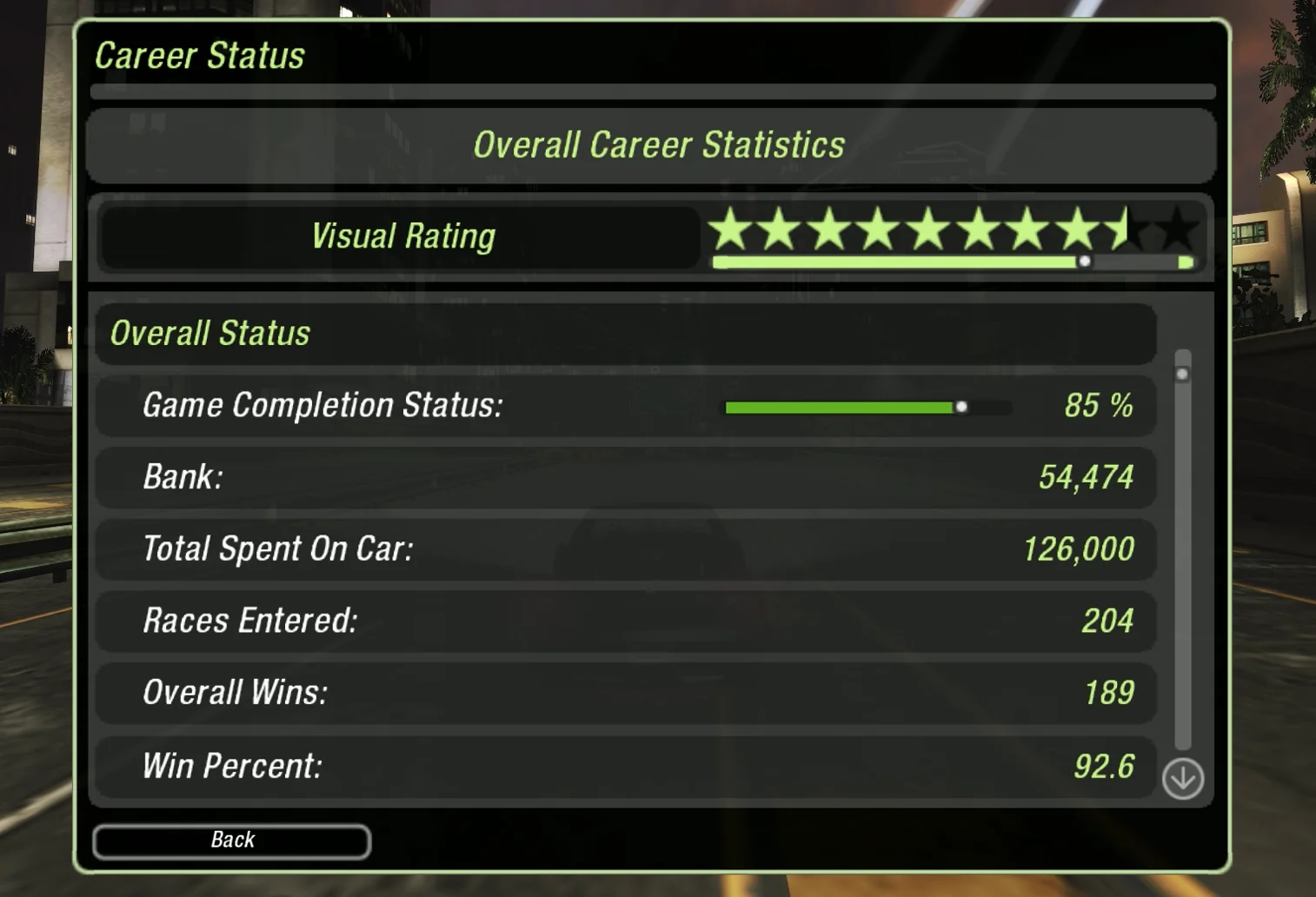This screenshot has height=897, width=1316.
Task: Select the Total Spent On Car row
Action: click(626, 549)
